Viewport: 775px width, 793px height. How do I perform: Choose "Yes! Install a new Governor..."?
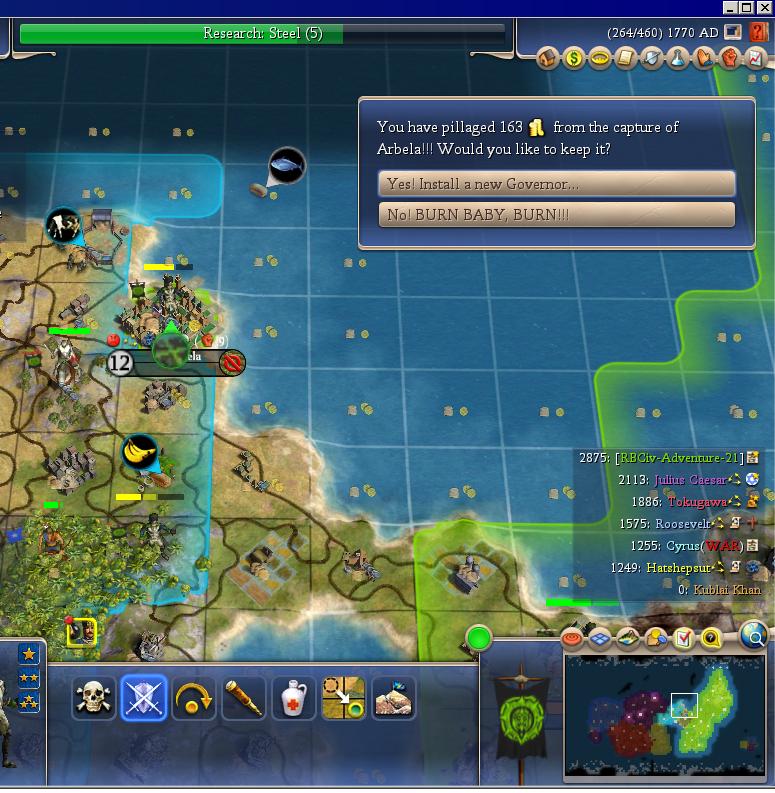[556, 184]
